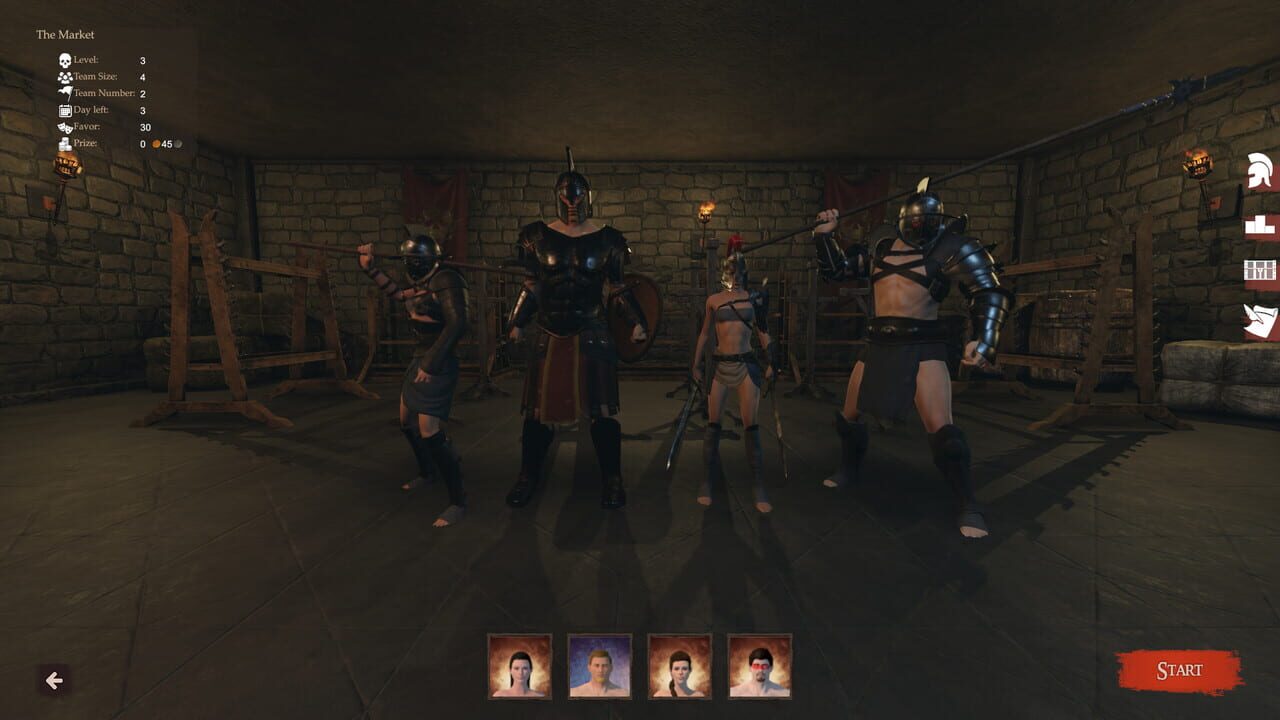
Task: Click the flag icon beside Team Number
Action: click(x=65, y=92)
